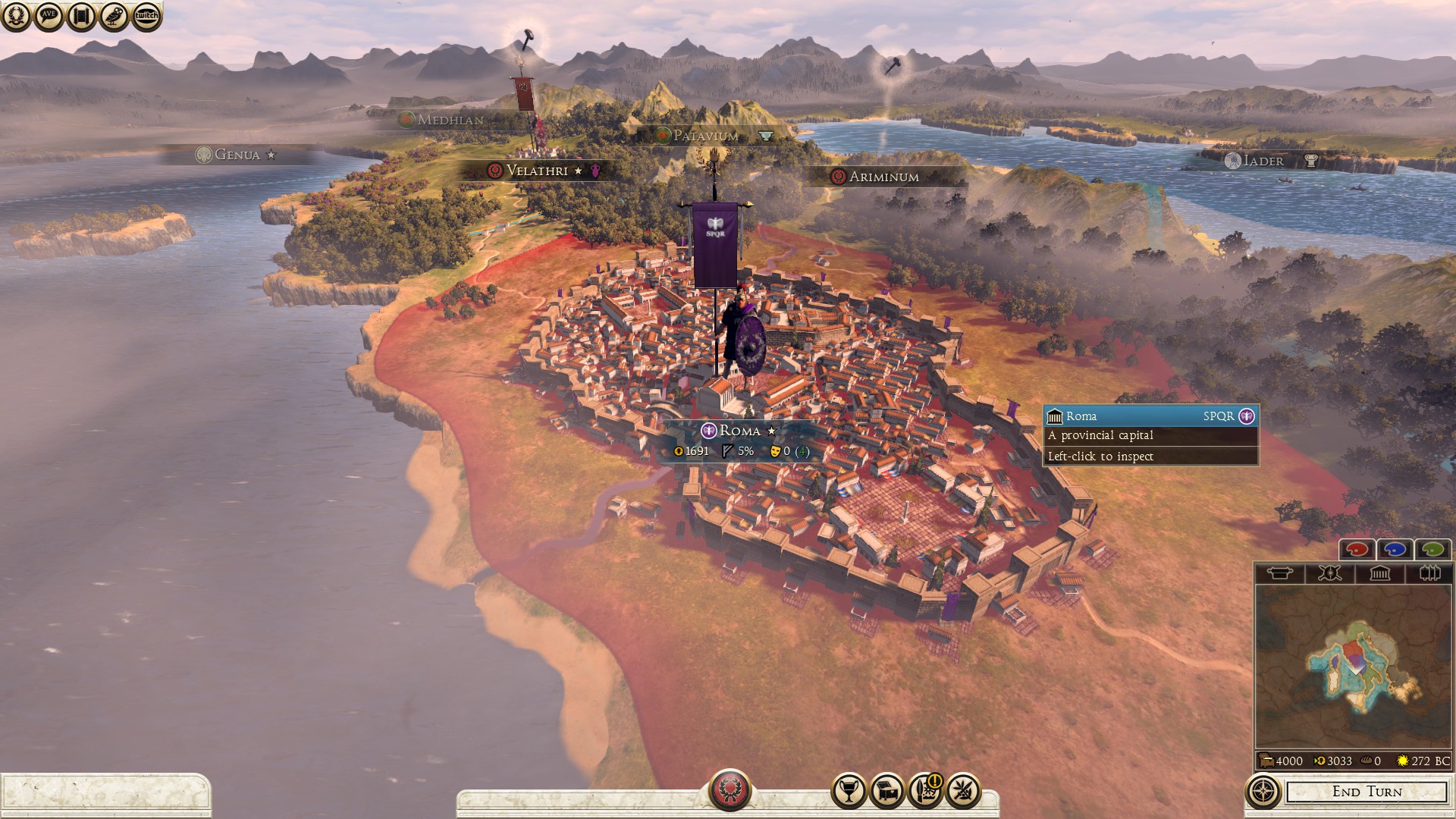
Task: Open the scroll list tab above minimap
Action: [1279, 573]
